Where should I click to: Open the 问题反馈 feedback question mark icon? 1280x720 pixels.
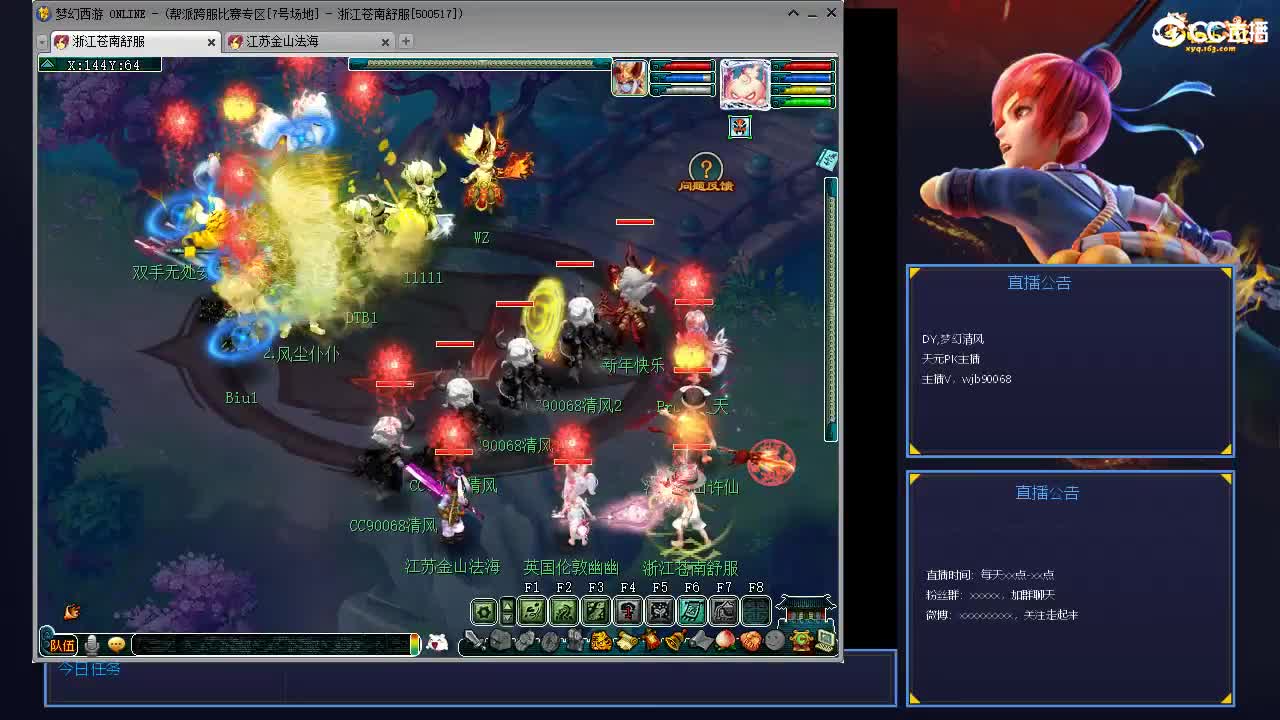[706, 168]
